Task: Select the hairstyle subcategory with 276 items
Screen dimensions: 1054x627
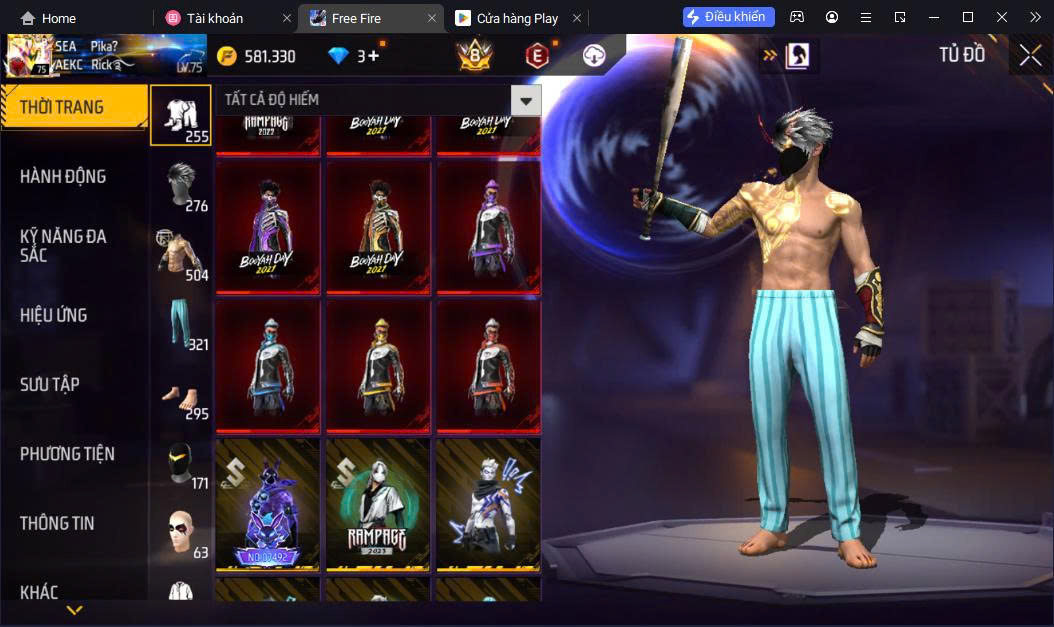Action: (184, 186)
